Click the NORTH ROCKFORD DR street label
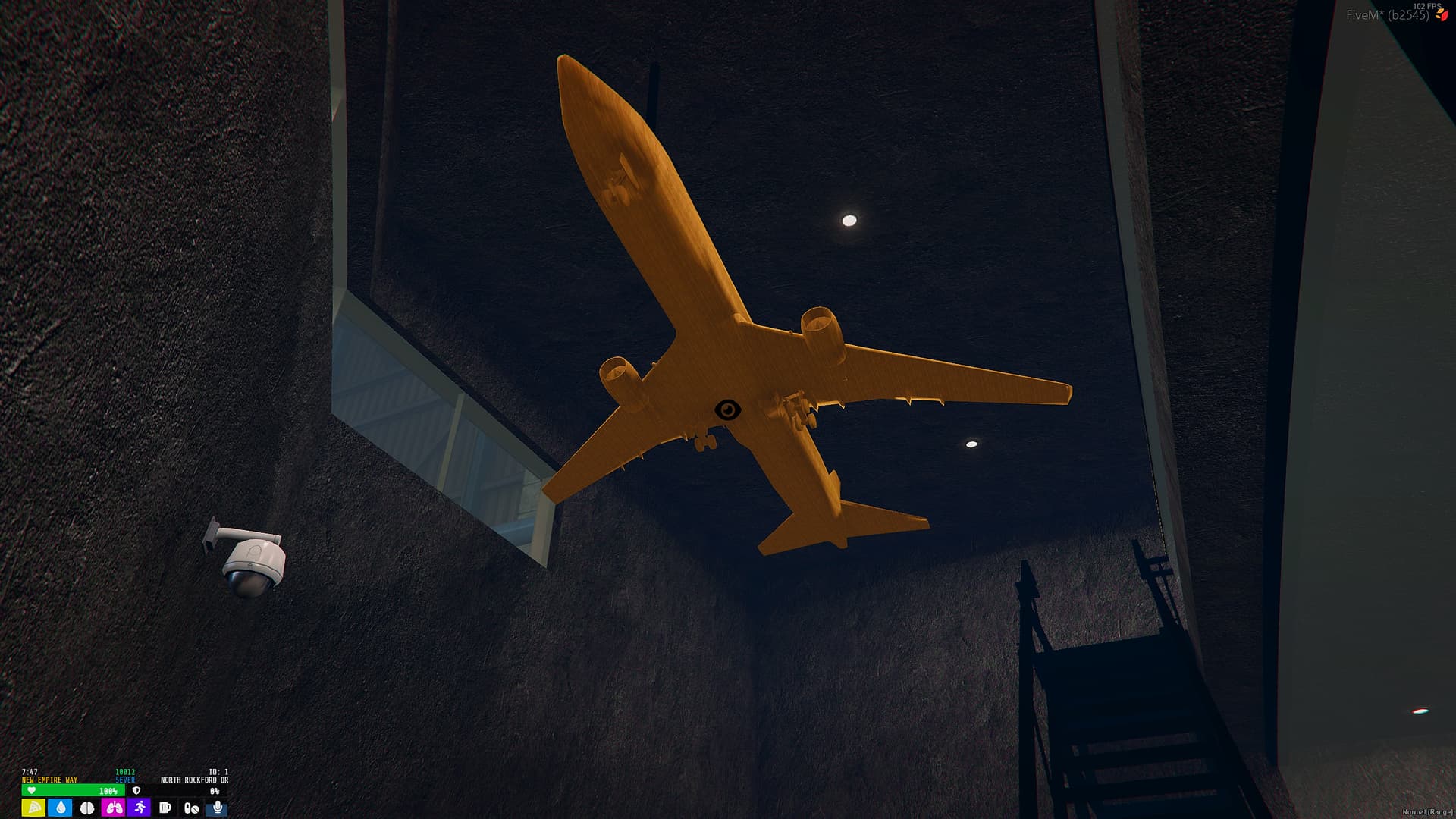Screen dimensions: 1456x819 click(194, 780)
